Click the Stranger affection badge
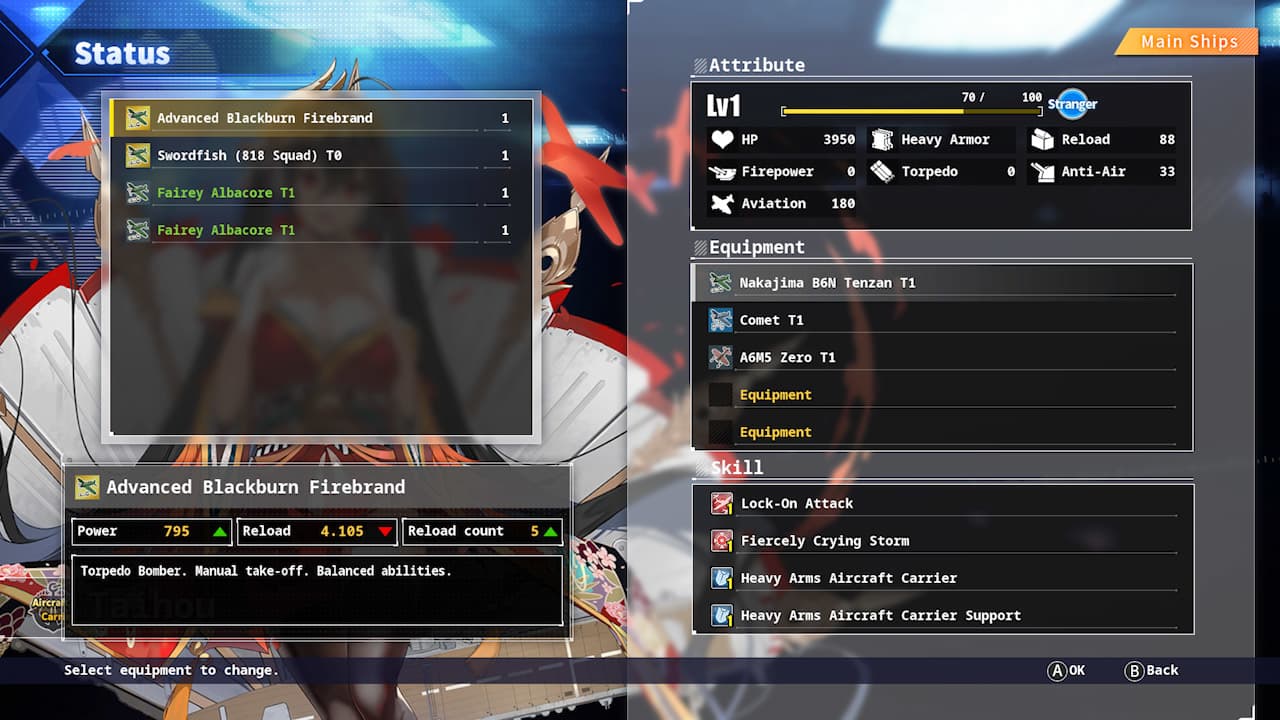 point(1072,103)
